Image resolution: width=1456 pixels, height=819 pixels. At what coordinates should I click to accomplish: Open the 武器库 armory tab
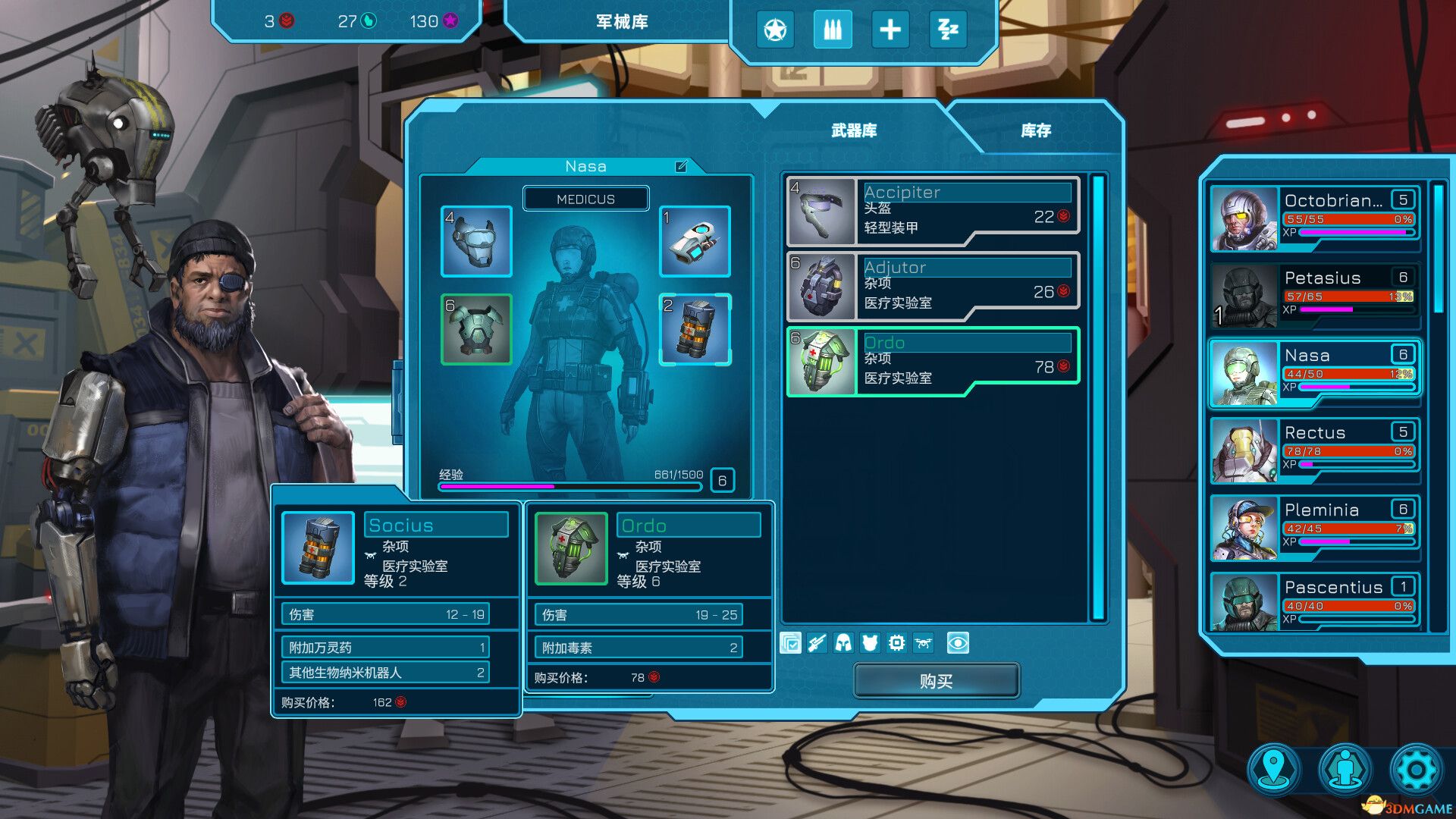click(x=854, y=130)
